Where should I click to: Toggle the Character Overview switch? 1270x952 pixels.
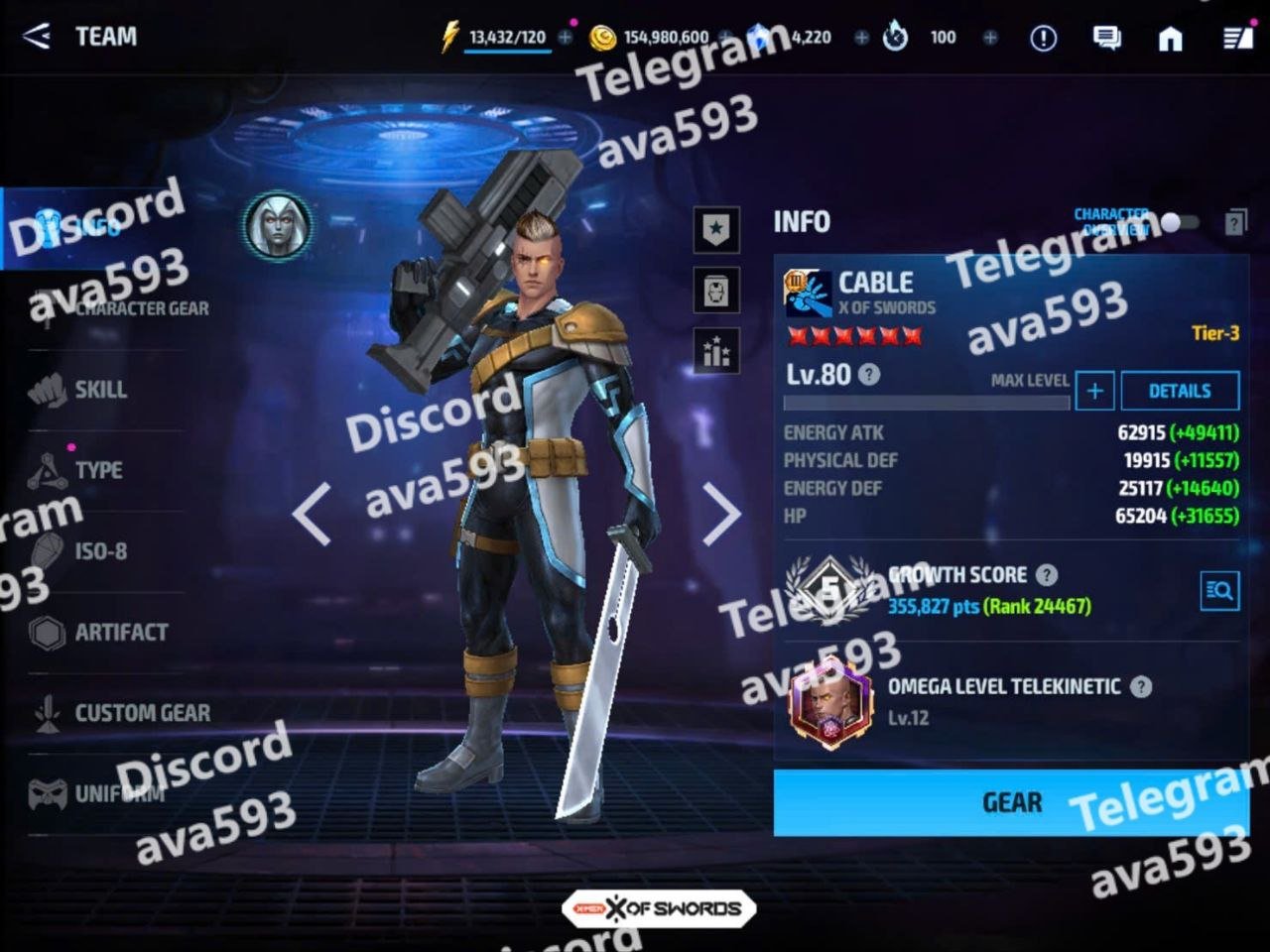[x=1179, y=222]
